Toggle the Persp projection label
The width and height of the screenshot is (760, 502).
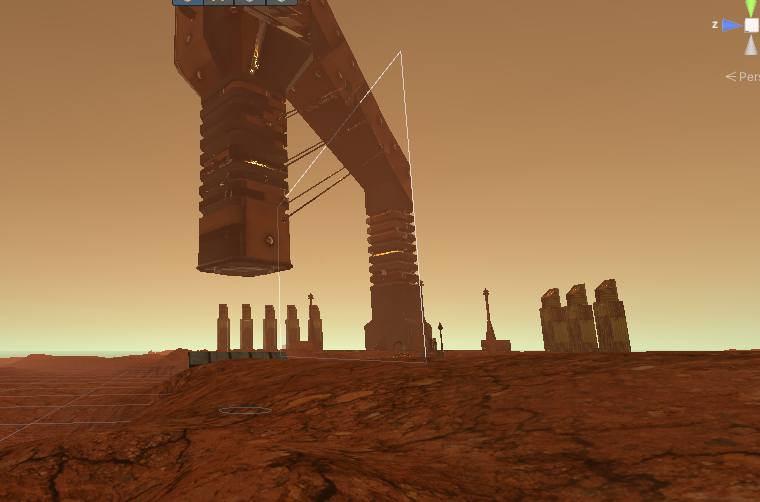point(745,76)
